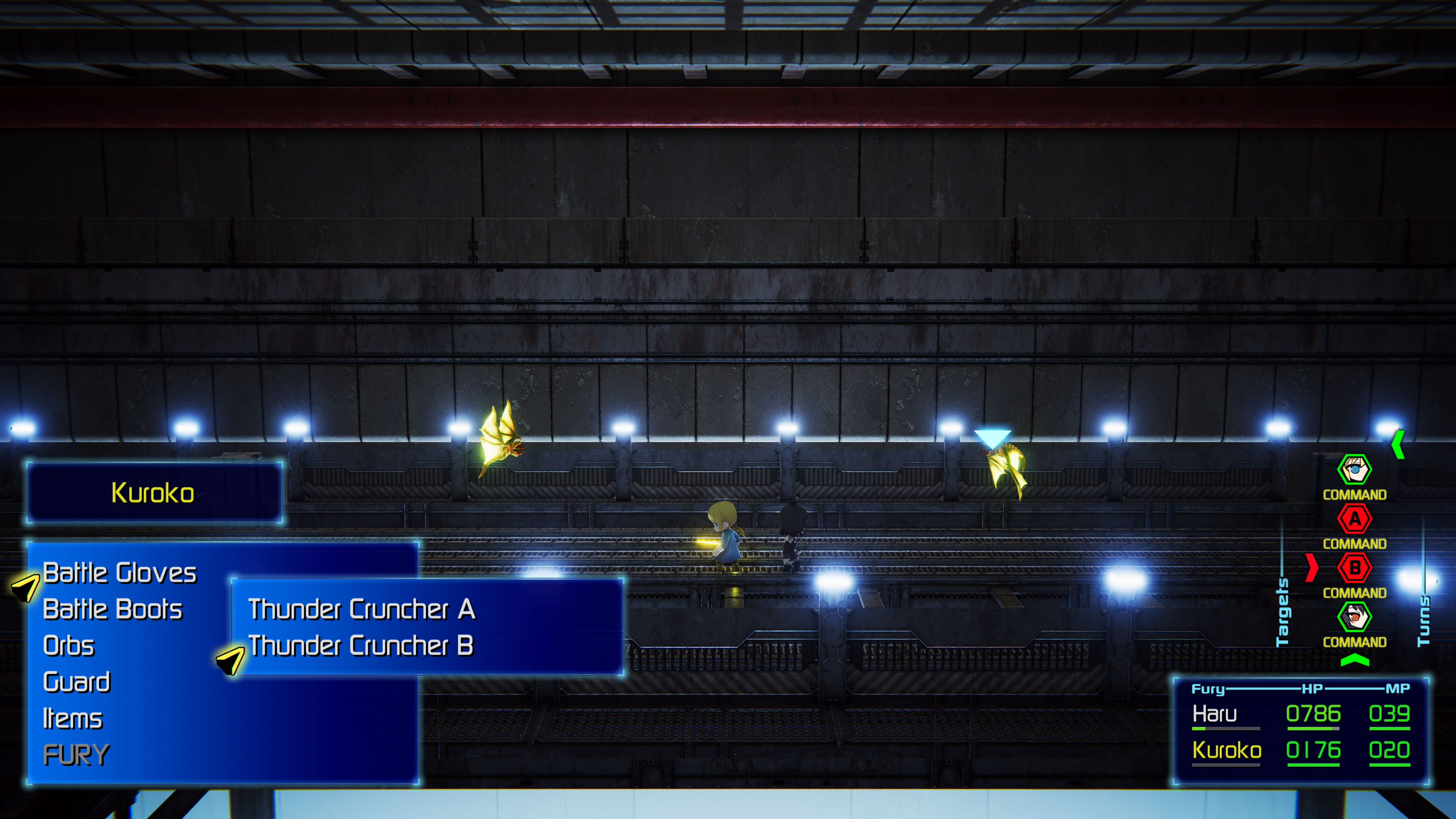Screen dimensions: 1456x819
Task: Target Thunder Cruncher A
Action: [362, 609]
